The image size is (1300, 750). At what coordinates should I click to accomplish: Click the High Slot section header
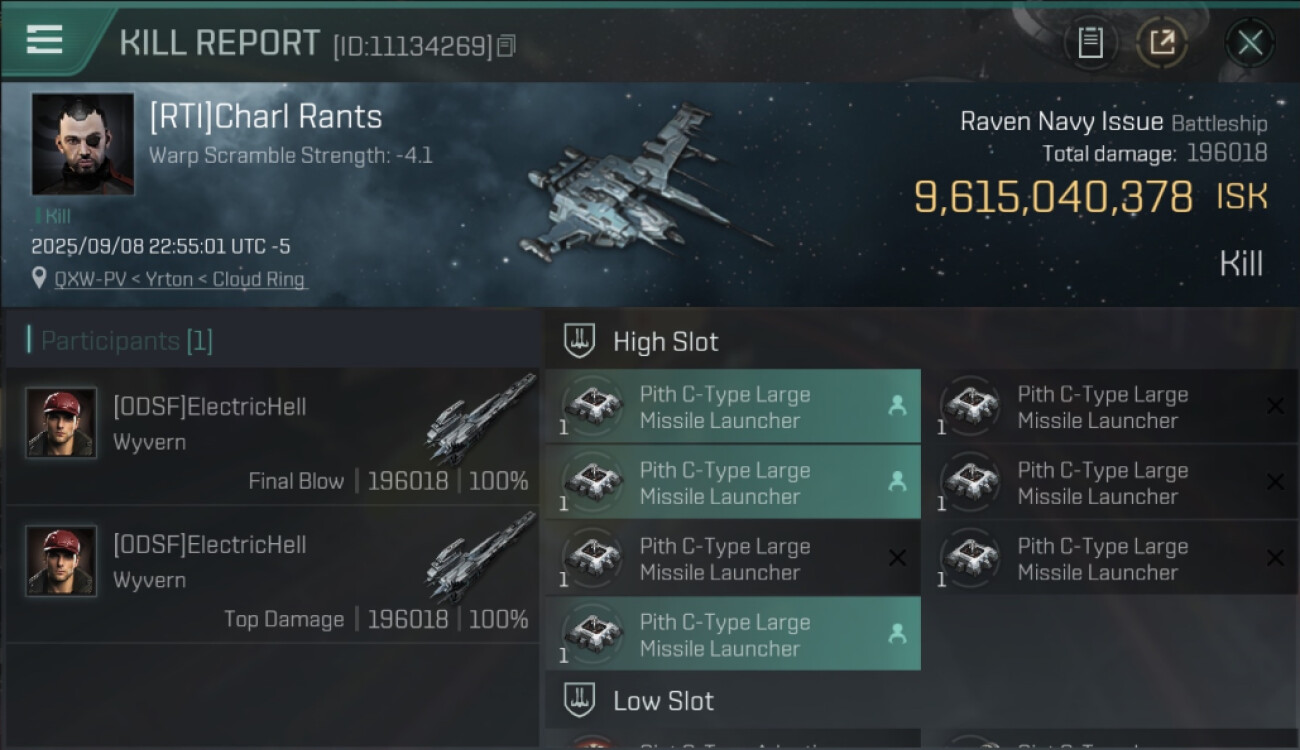(665, 342)
